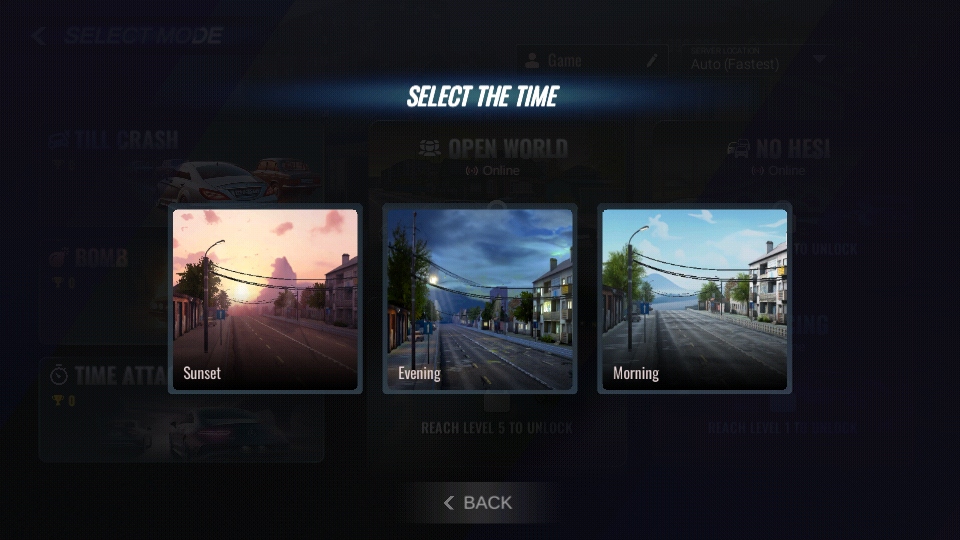The image size is (960, 540).
Task: Pick the Morning time card
Action: pos(694,299)
